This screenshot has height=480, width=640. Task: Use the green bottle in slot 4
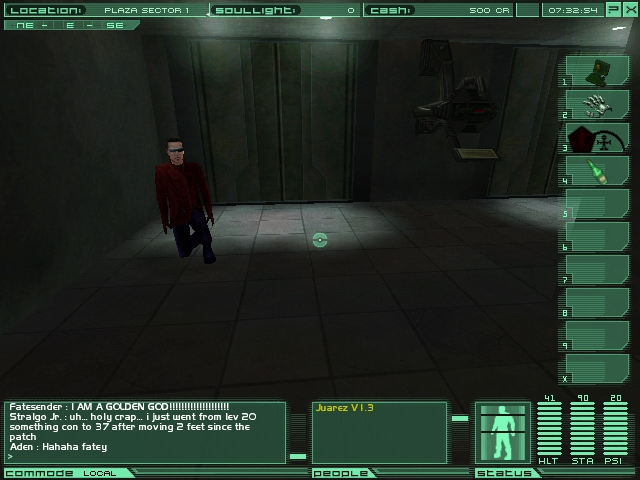(599, 170)
